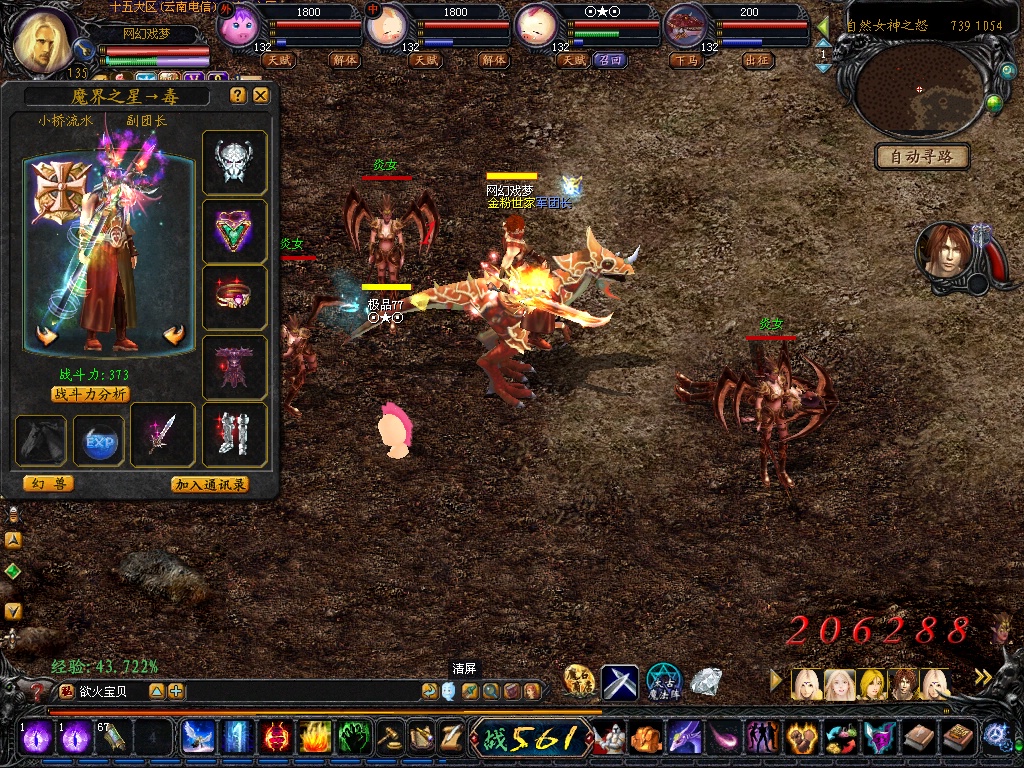Recall the pet with 召回 button
1024x768 pixels.
609,60
